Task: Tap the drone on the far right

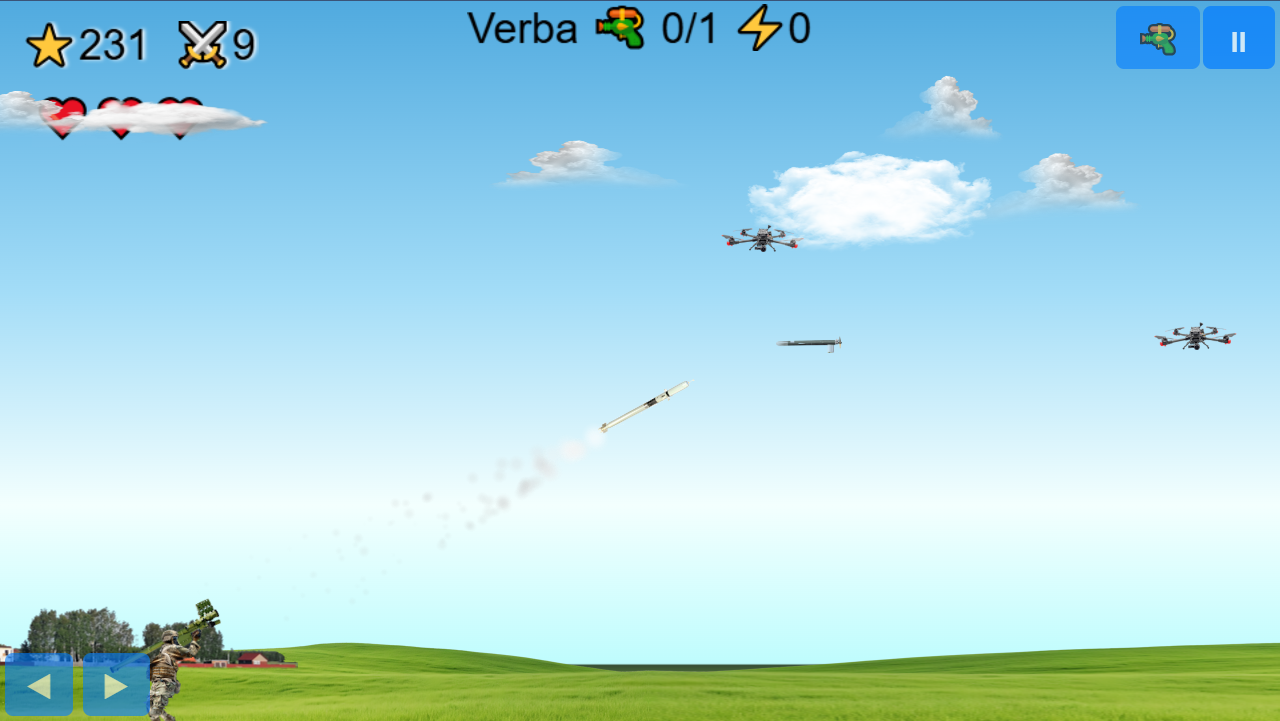Action: 1194,338
